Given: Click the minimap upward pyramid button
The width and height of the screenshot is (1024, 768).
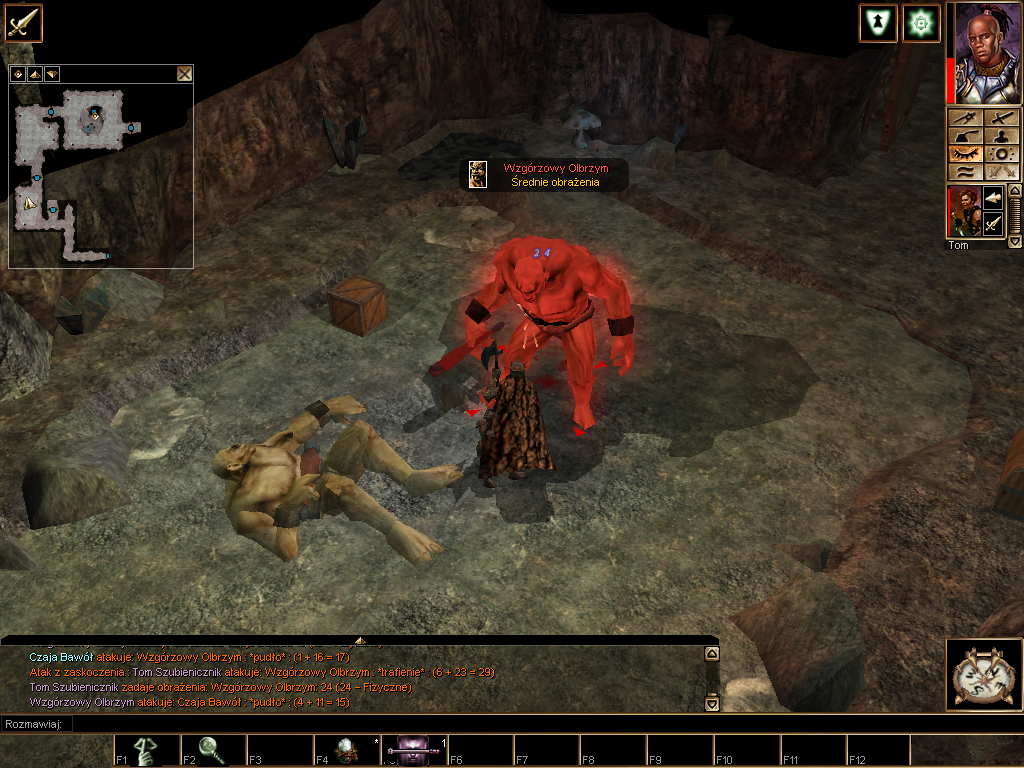Looking at the screenshot, I should pos(35,73).
